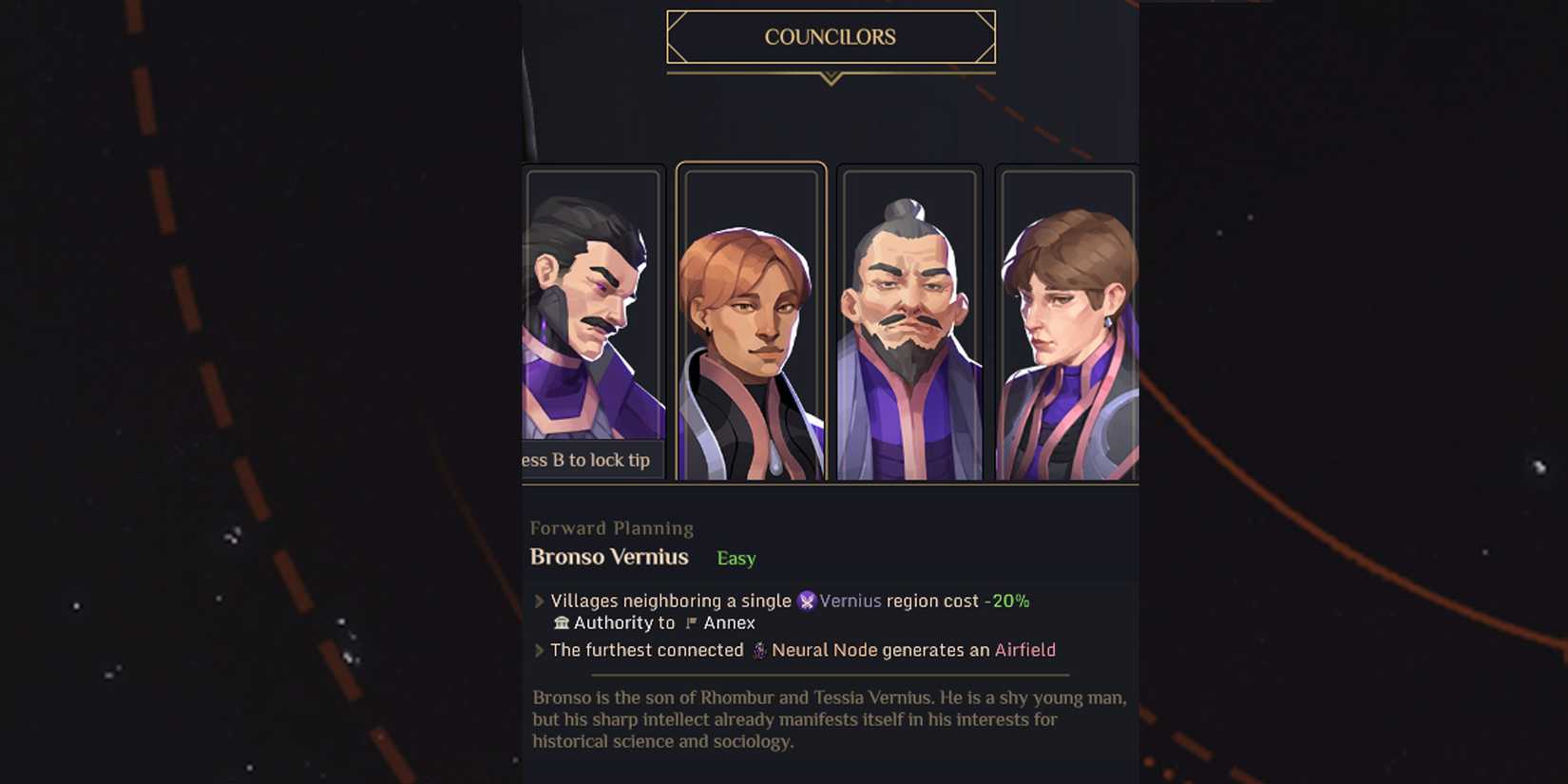Click the Vernius hyperlink in the trait text
1568x784 pixels.
[851, 601]
